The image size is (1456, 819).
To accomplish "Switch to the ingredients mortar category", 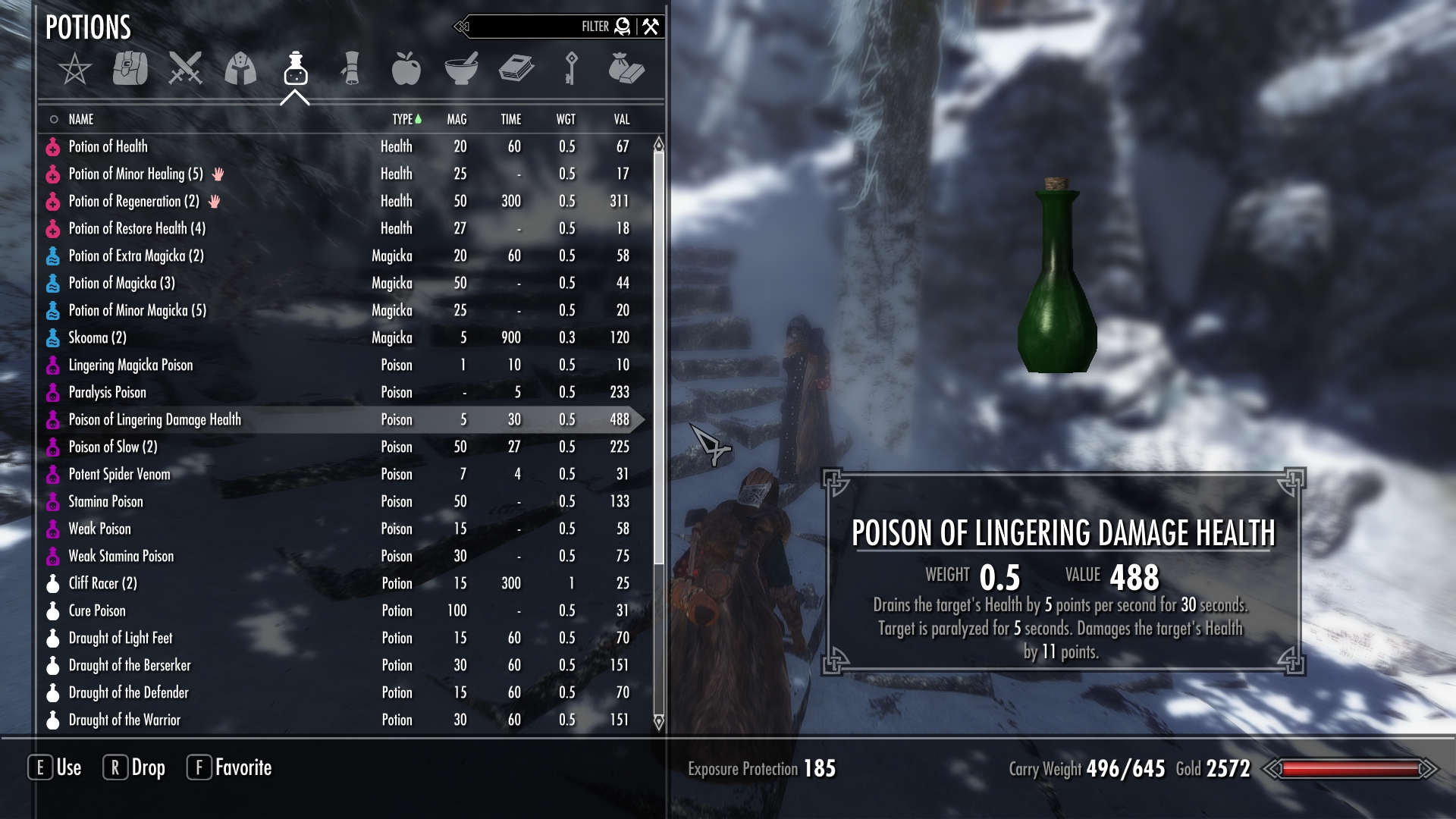I will pyautogui.click(x=461, y=68).
